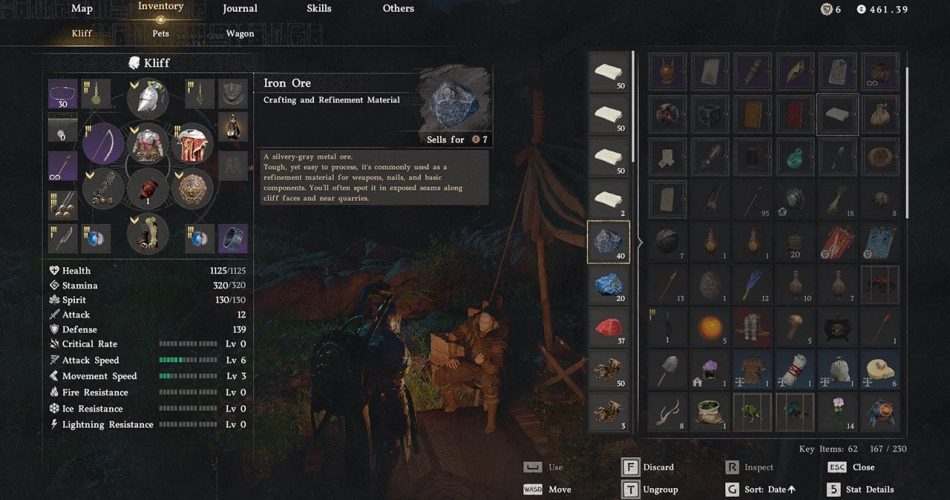Screen dimensions: 950x500
Task: Open the Skills tab
Action: (319, 9)
